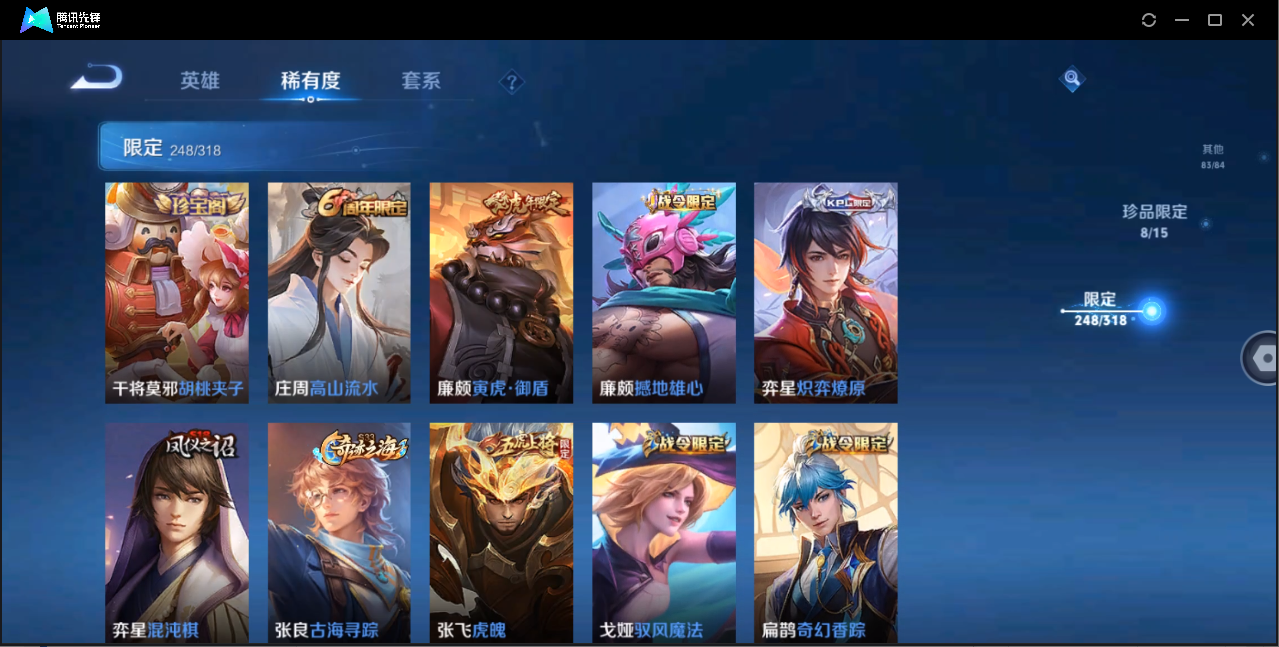Open 弈星 混沌棋 skin card
The height and width of the screenshot is (647, 1279).
tap(177, 532)
